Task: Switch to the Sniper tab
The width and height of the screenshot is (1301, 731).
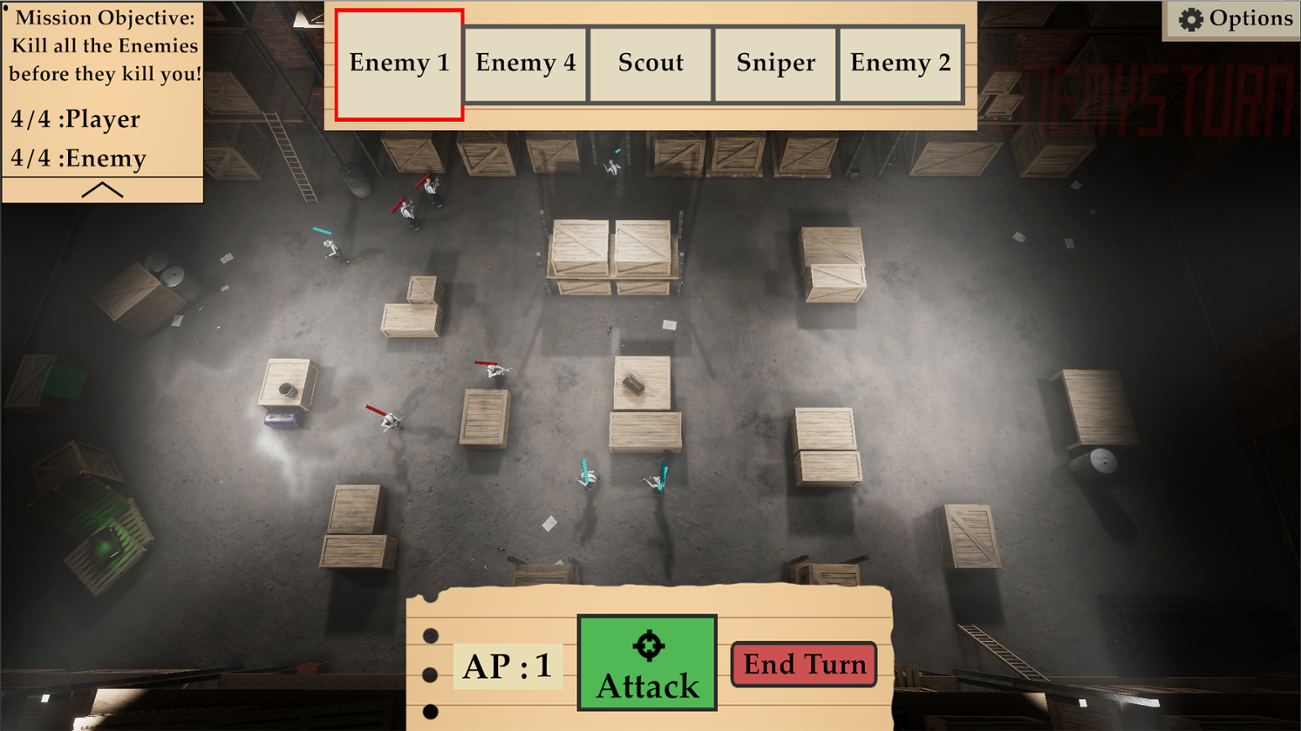Action: pyautogui.click(x=775, y=62)
